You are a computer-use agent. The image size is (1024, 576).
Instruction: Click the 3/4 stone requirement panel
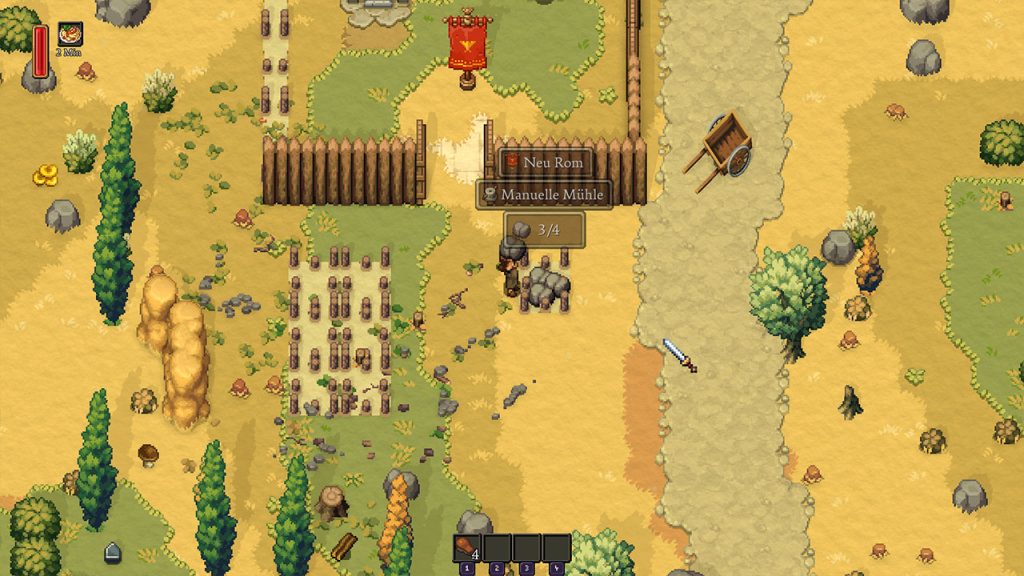click(x=543, y=229)
